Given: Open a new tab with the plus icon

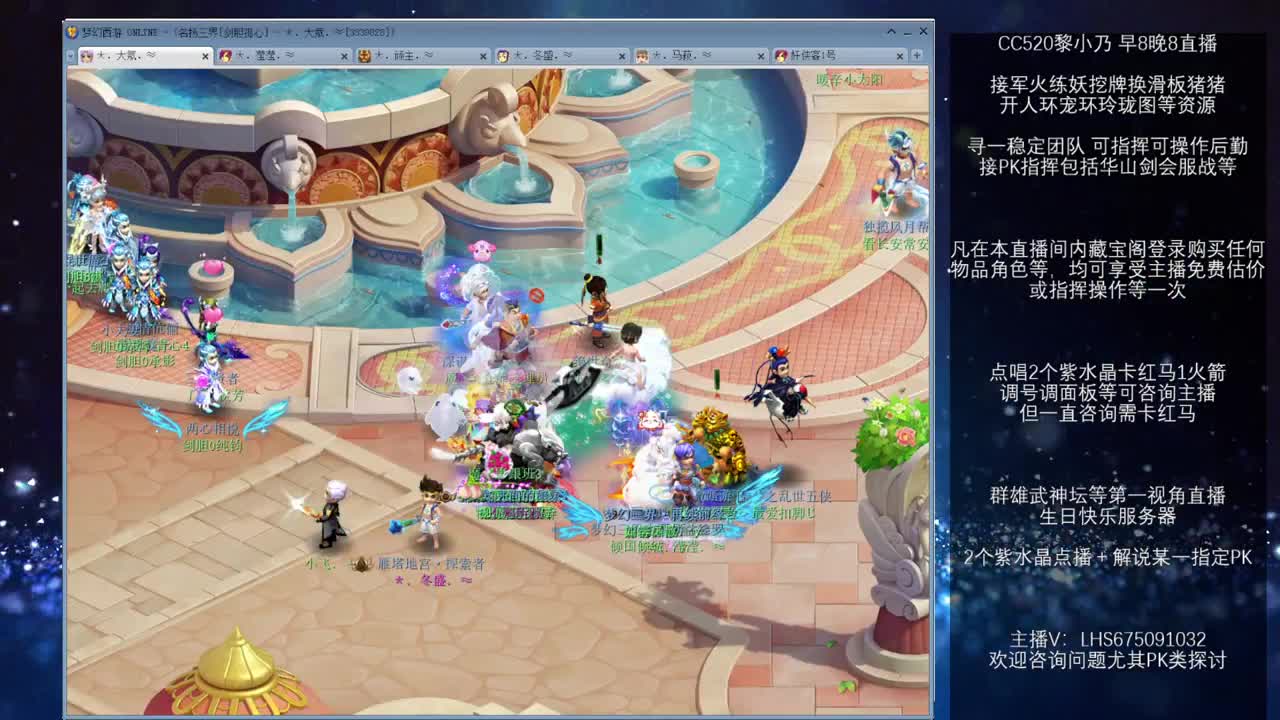Looking at the screenshot, I should coord(915,53).
